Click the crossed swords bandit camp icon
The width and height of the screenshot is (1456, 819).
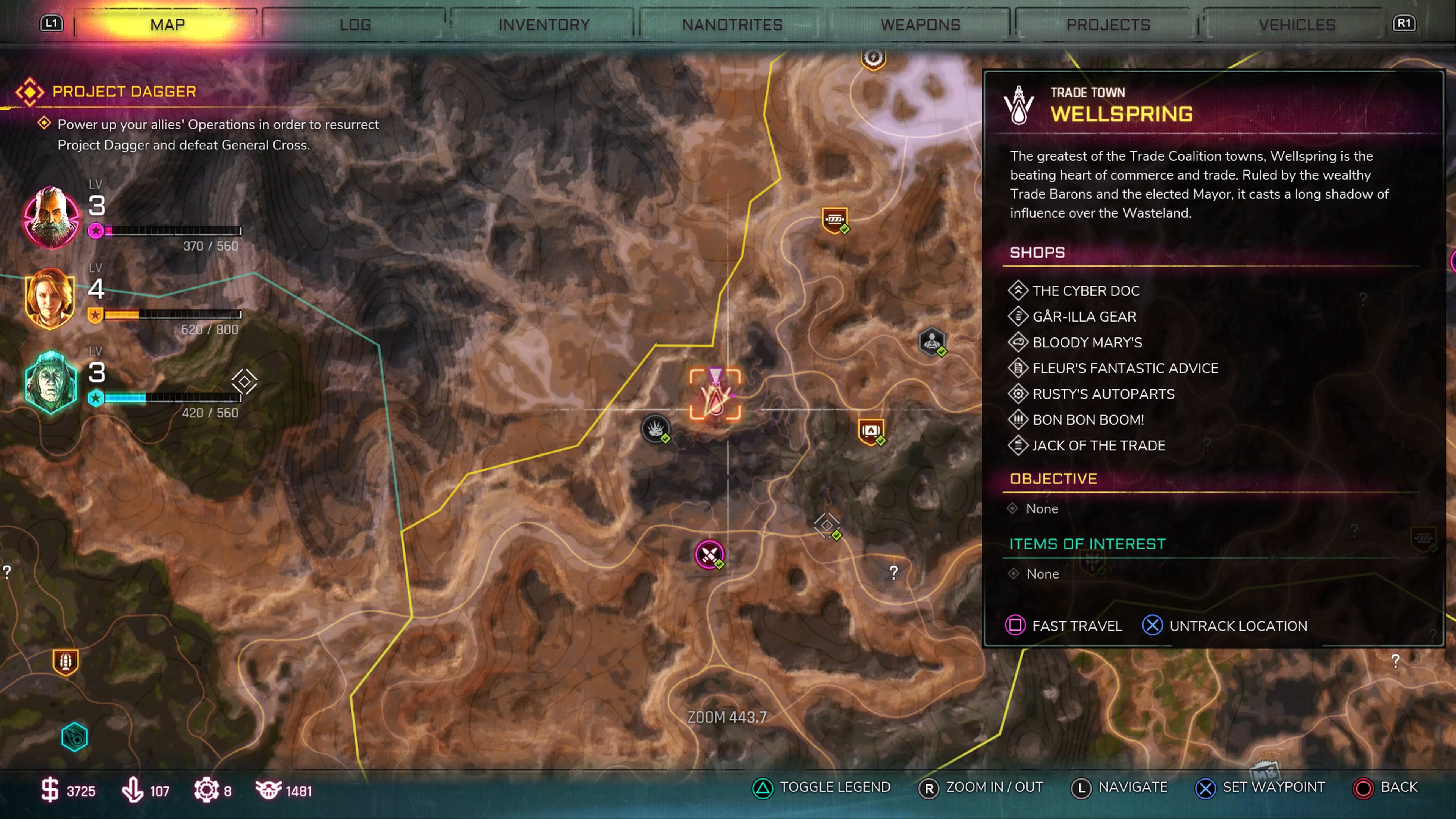(709, 554)
